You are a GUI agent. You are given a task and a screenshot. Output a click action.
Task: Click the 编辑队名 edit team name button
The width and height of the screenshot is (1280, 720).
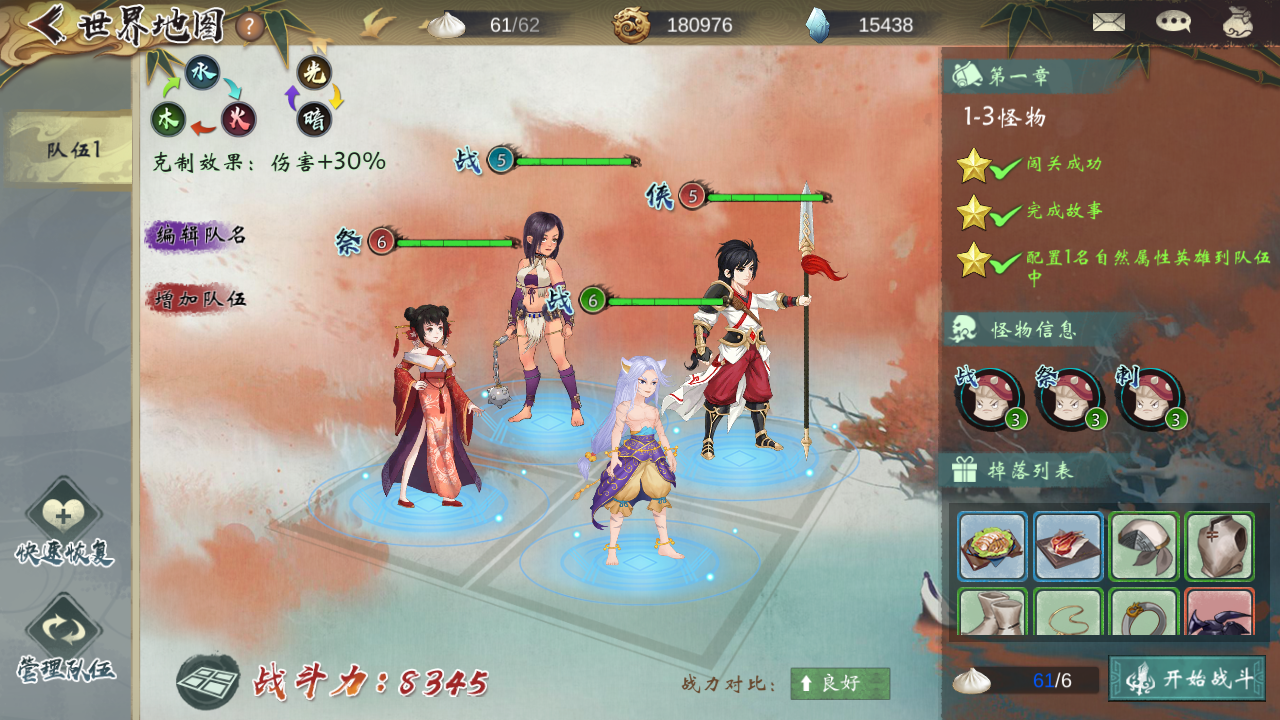[198, 236]
